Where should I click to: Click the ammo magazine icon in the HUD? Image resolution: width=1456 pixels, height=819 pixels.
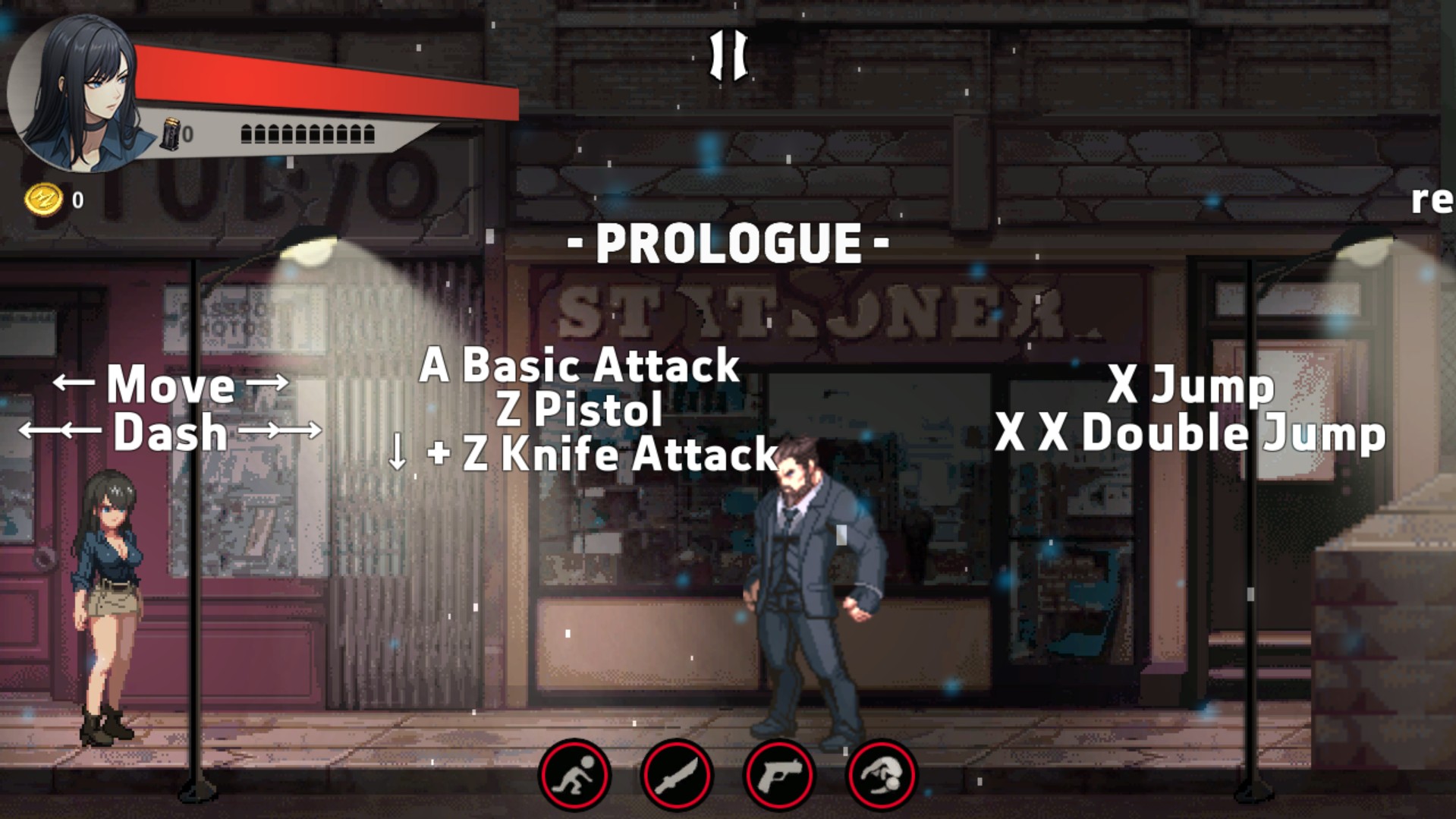171,134
